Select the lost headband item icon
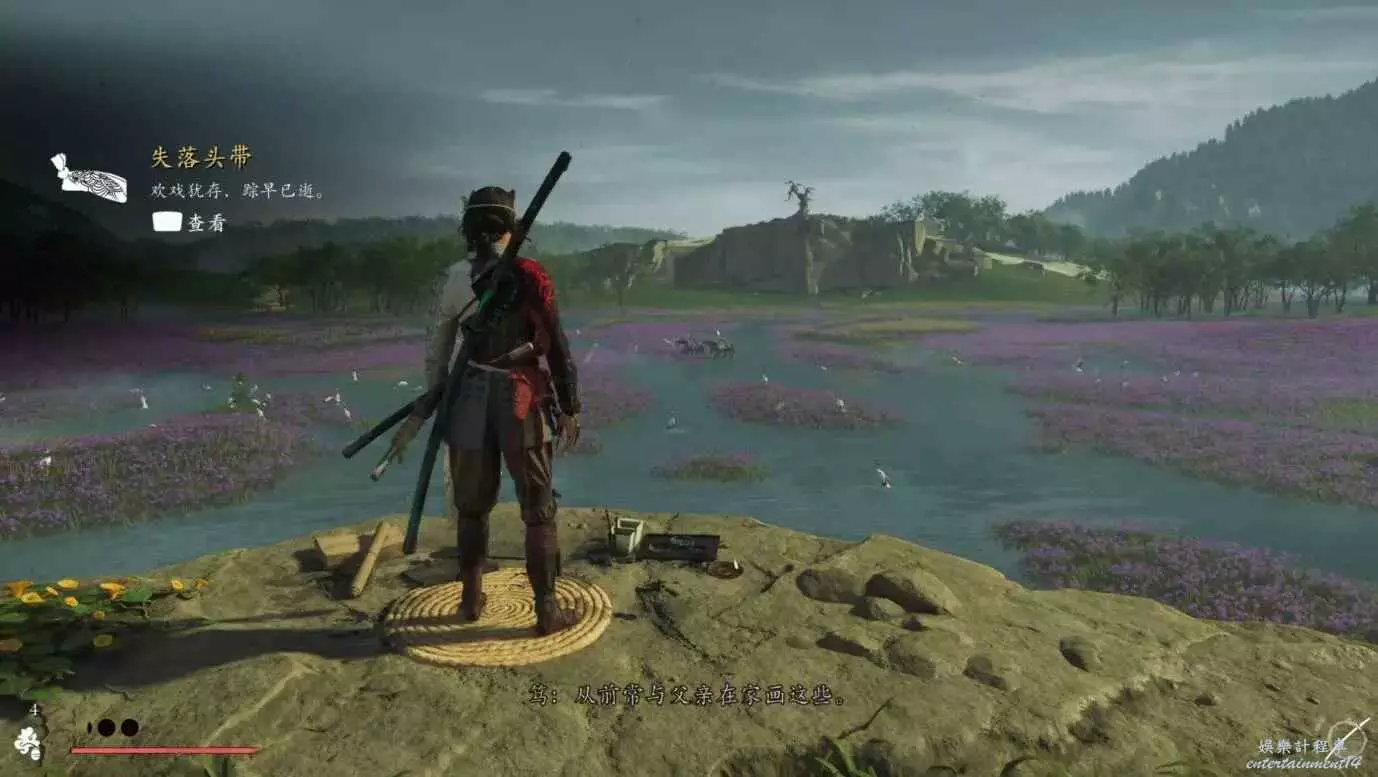Viewport: 1378px width, 777px height. [x=90, y=180]
